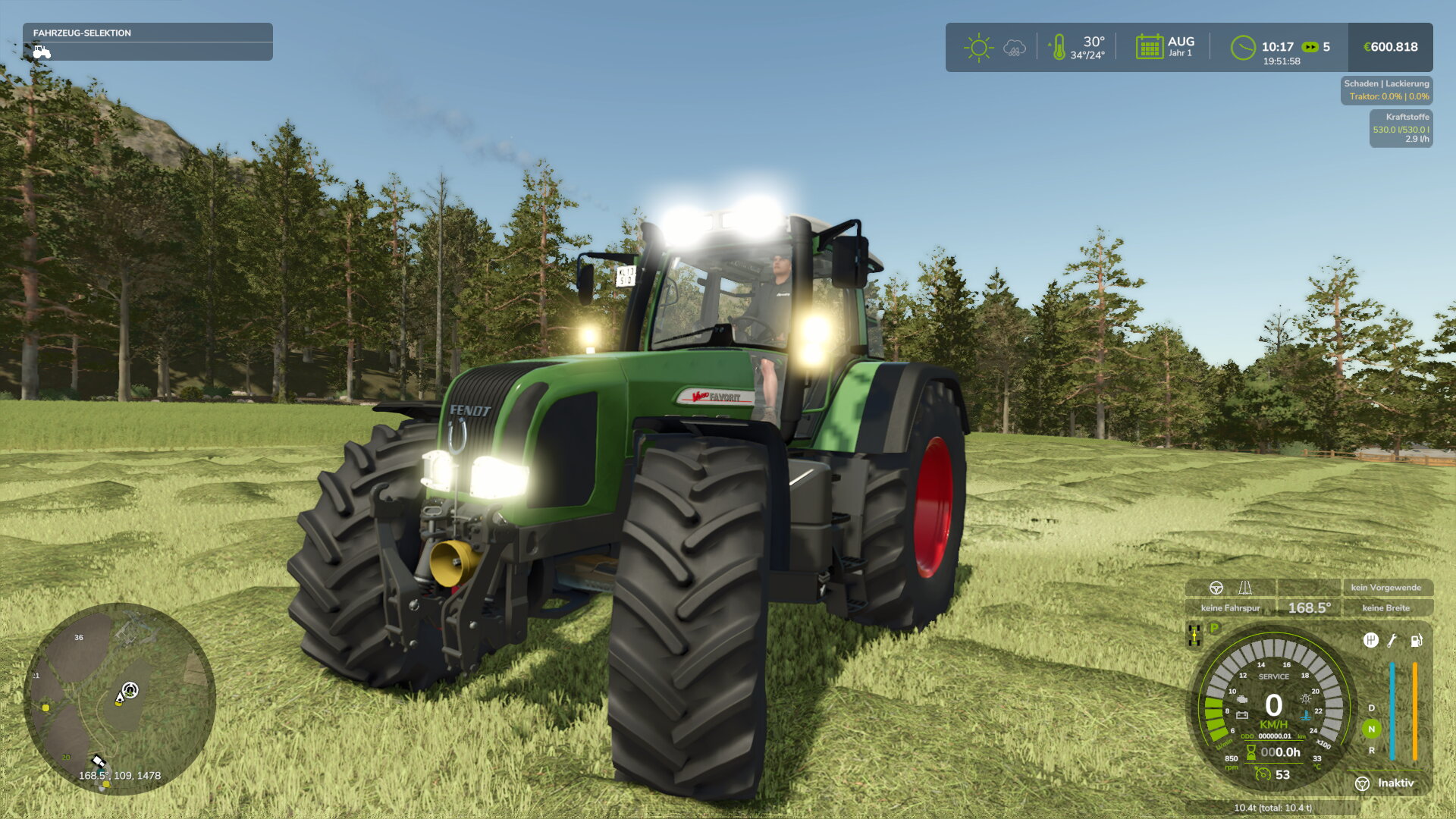This screenshot has height=819, width=1456.
Task: Click the calendar icon showing AUG
Action: click(1150, 47)
